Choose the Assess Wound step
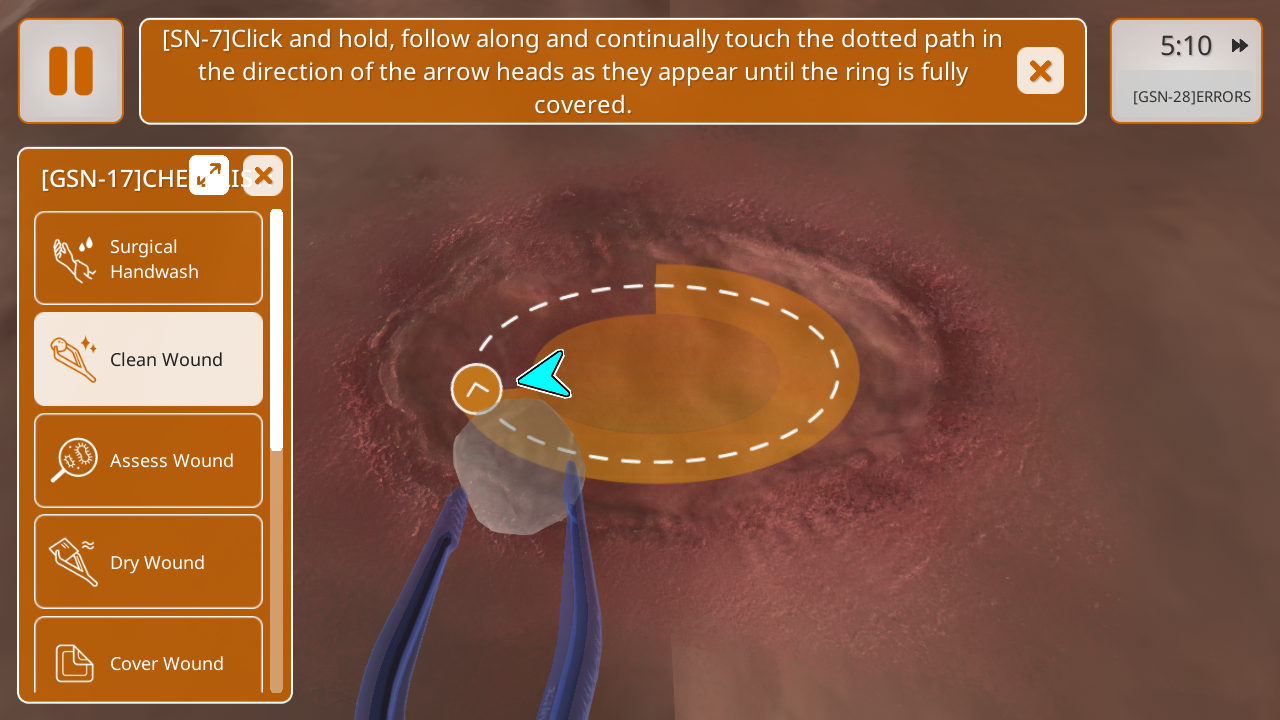 tap(149, 460)
